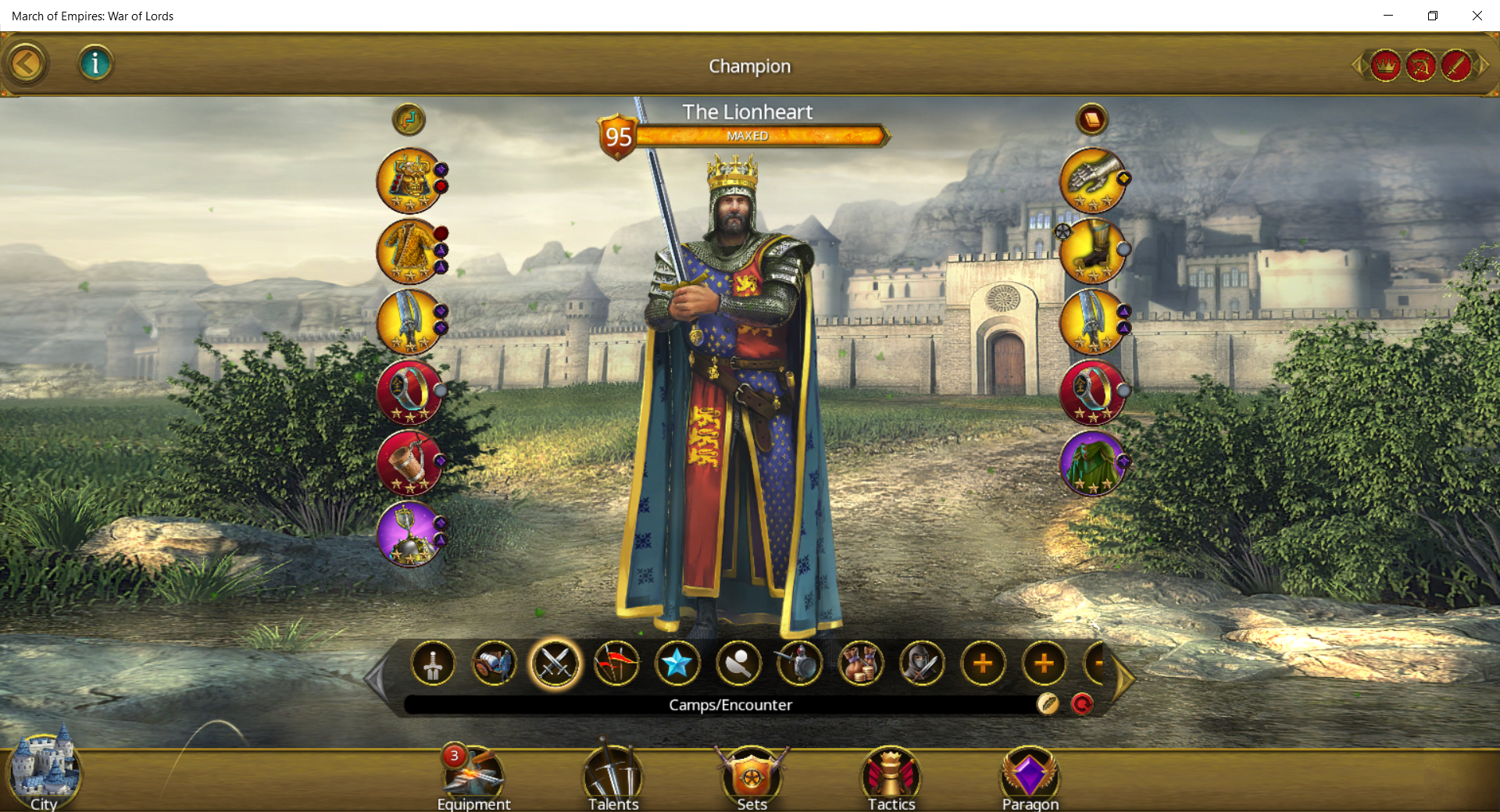The image size is (1500, 812).
Task: Return to the City
Action: coord(44,773)
